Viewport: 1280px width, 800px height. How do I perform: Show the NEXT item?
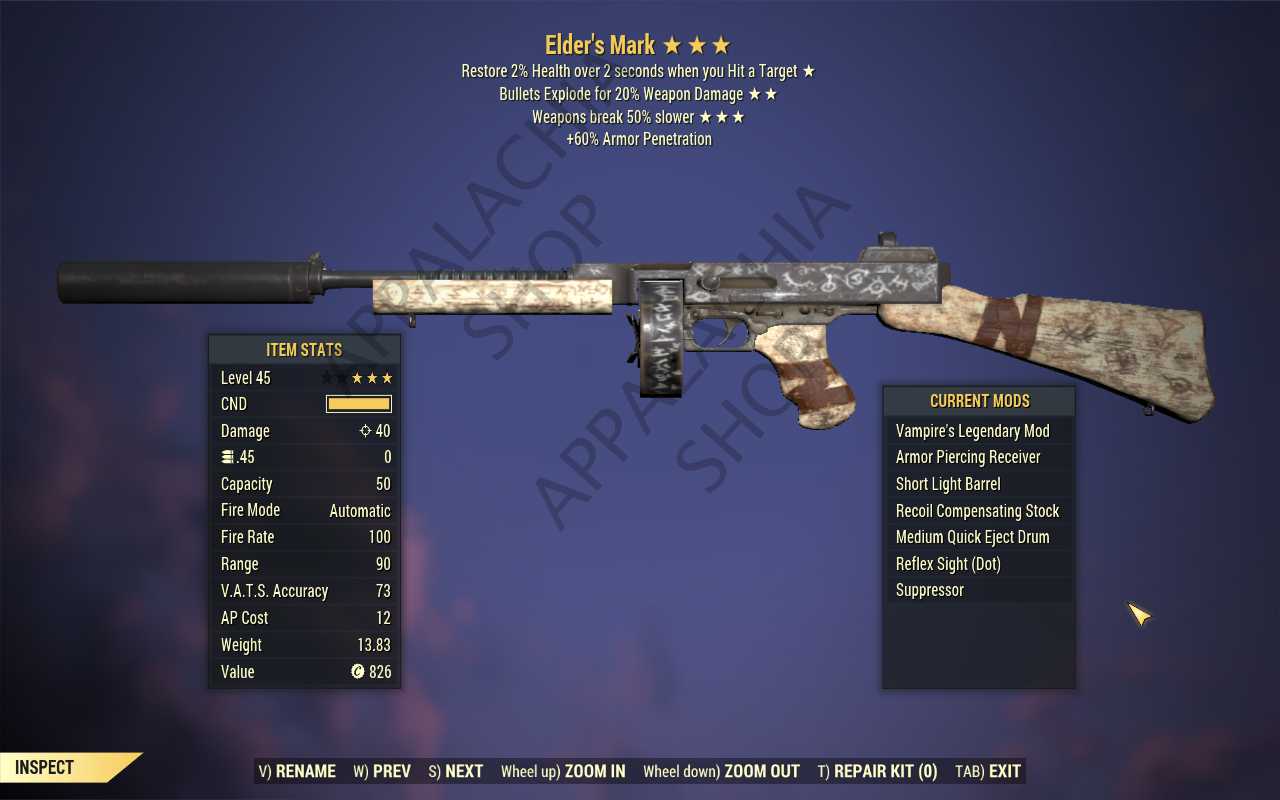click(455, 771)
